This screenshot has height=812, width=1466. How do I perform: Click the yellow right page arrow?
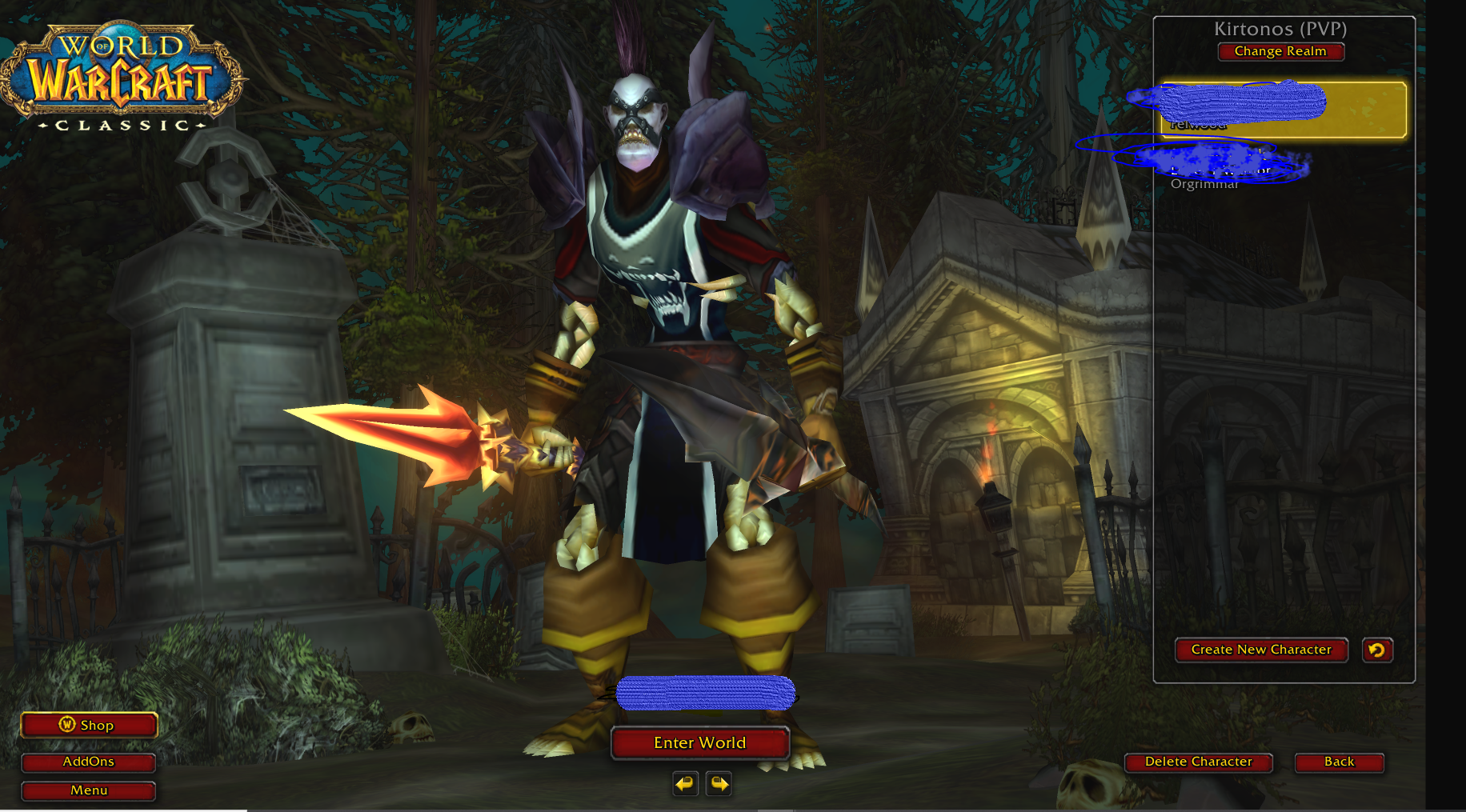point(719,784)
